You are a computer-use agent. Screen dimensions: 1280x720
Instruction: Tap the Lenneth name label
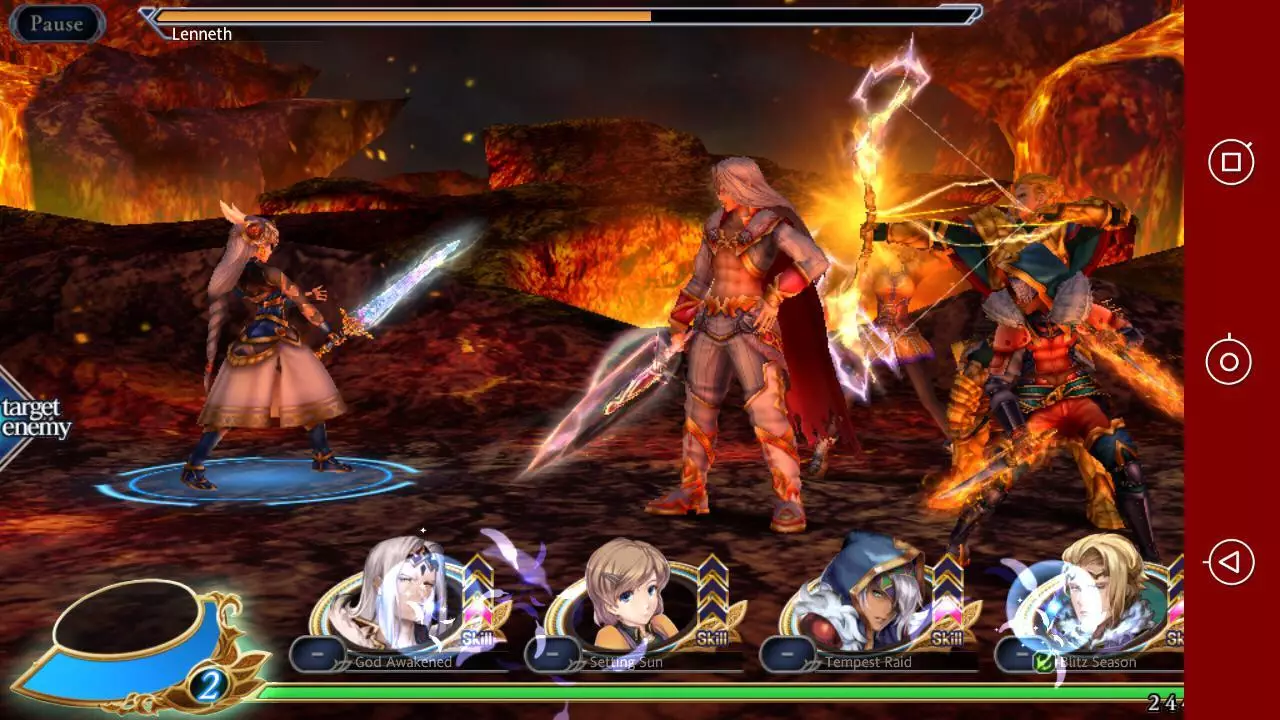[202, 33]
